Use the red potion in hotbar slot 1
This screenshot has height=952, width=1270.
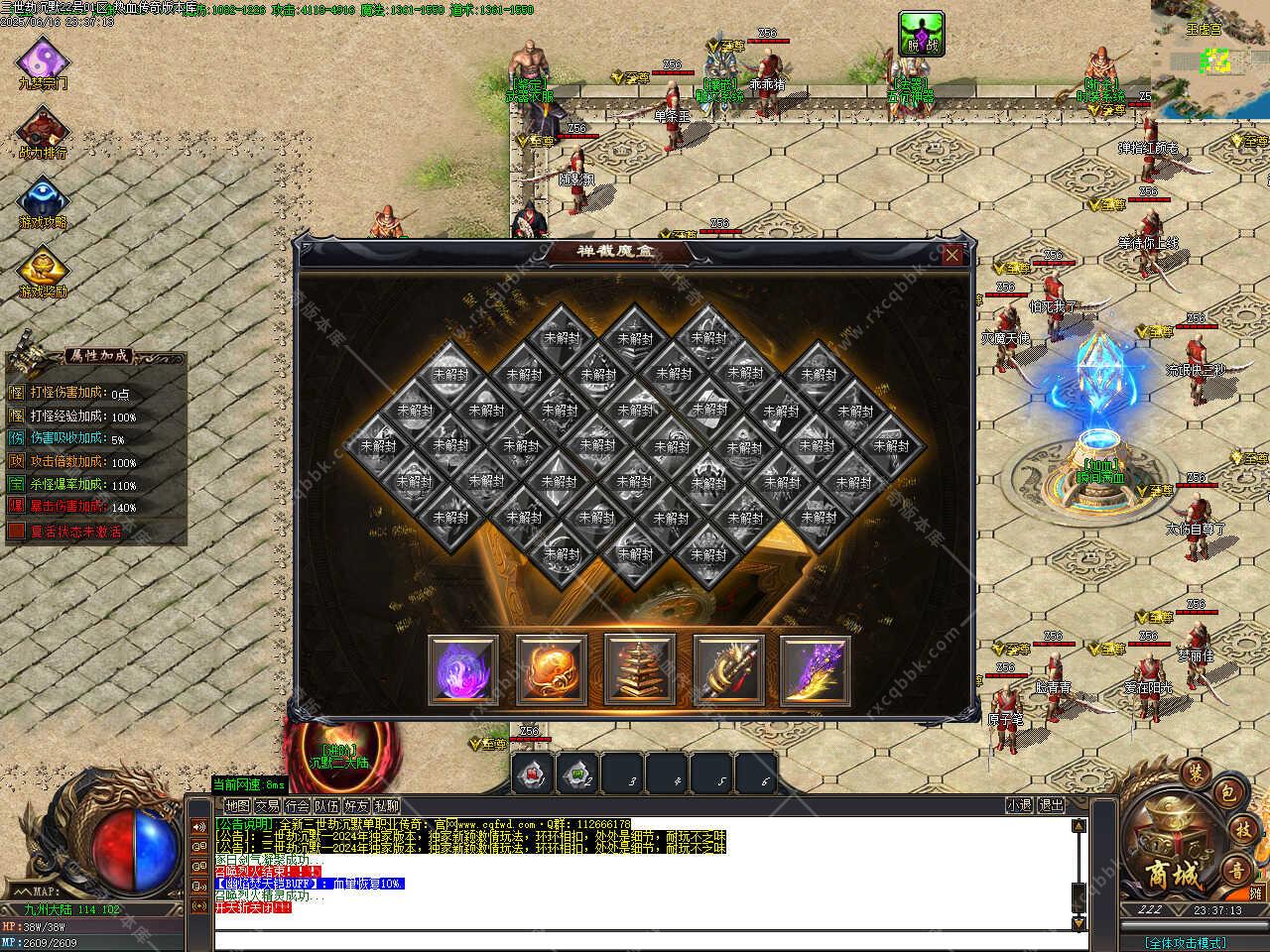tap(534, 774)
